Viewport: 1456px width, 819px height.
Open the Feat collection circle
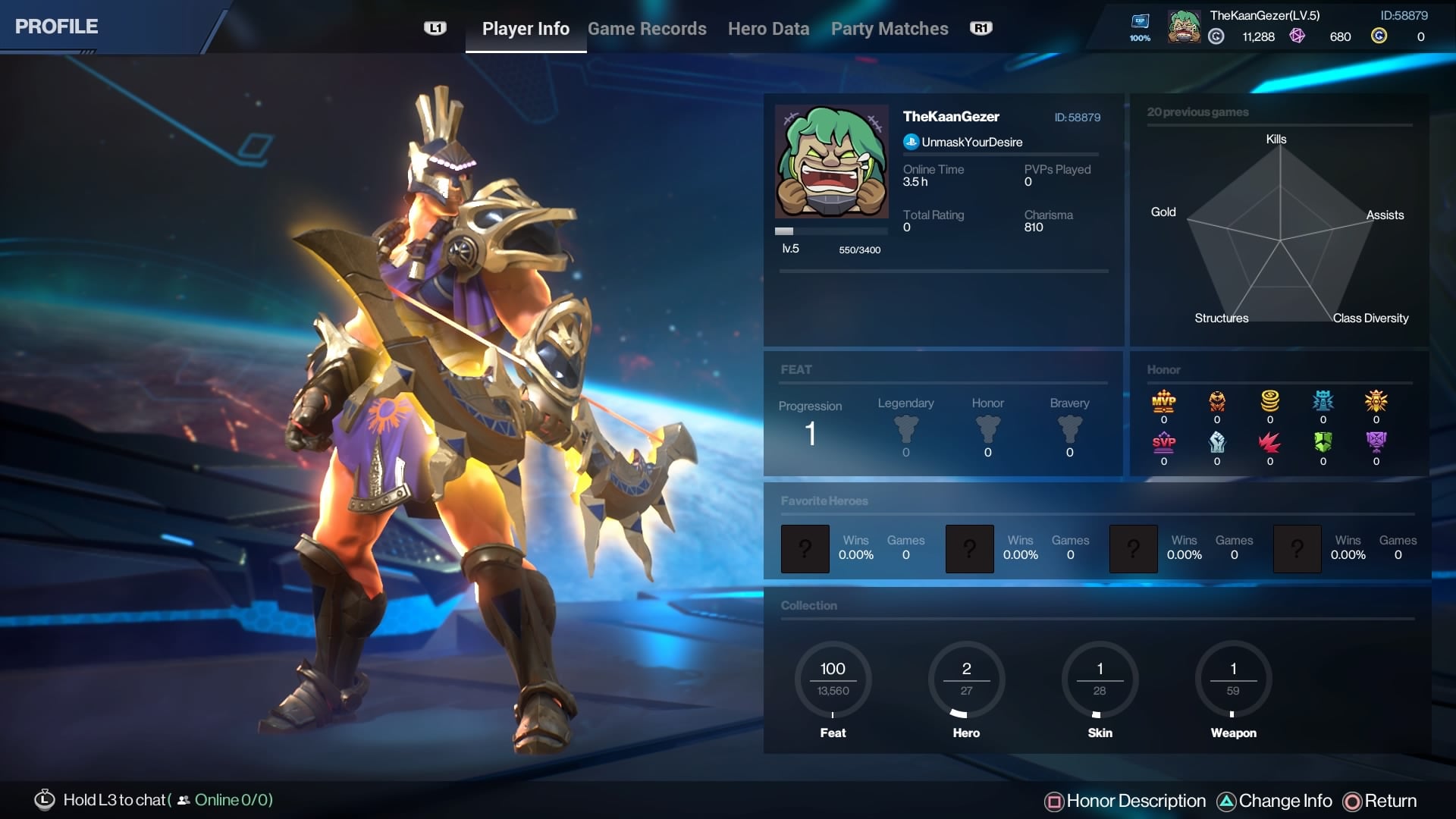click(833, 680)
